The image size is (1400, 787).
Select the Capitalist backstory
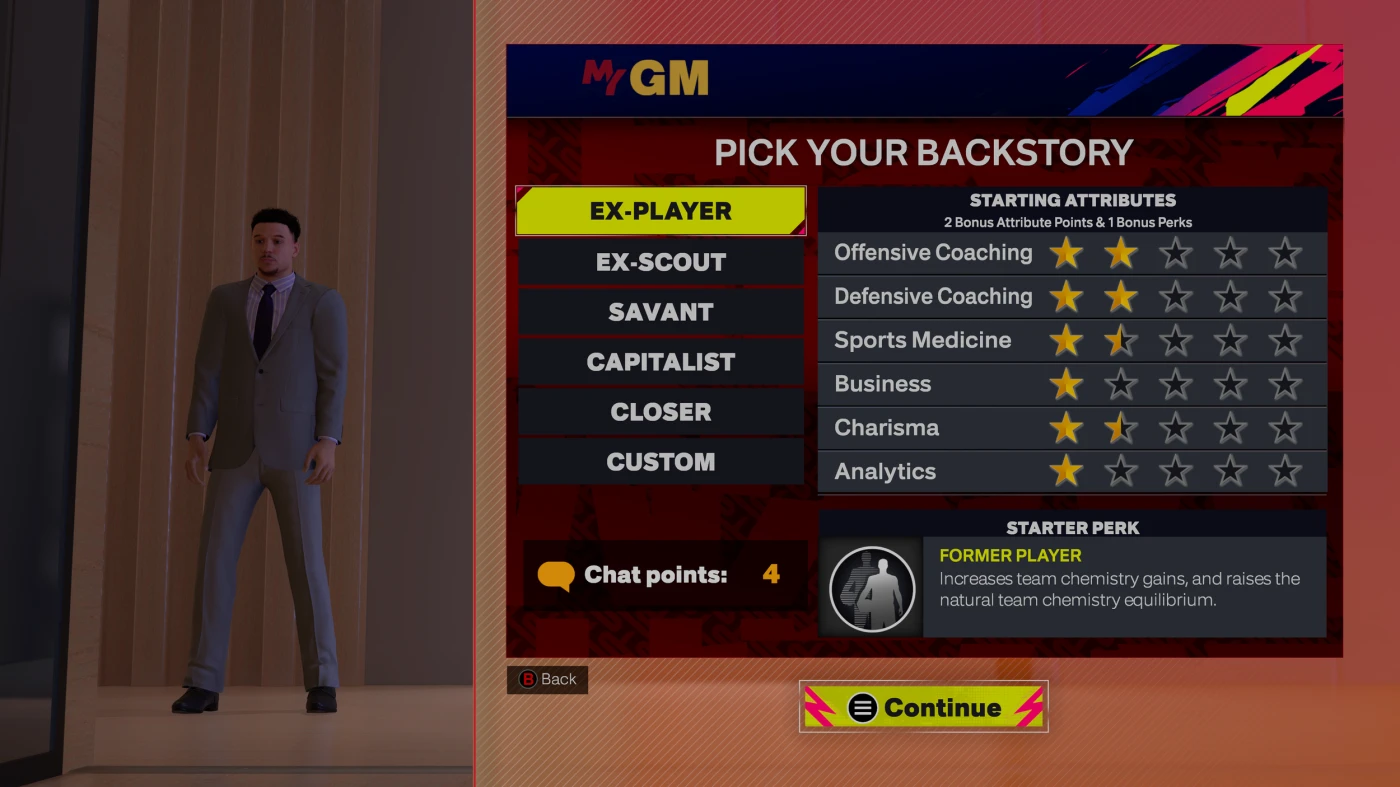coord(660,362)
